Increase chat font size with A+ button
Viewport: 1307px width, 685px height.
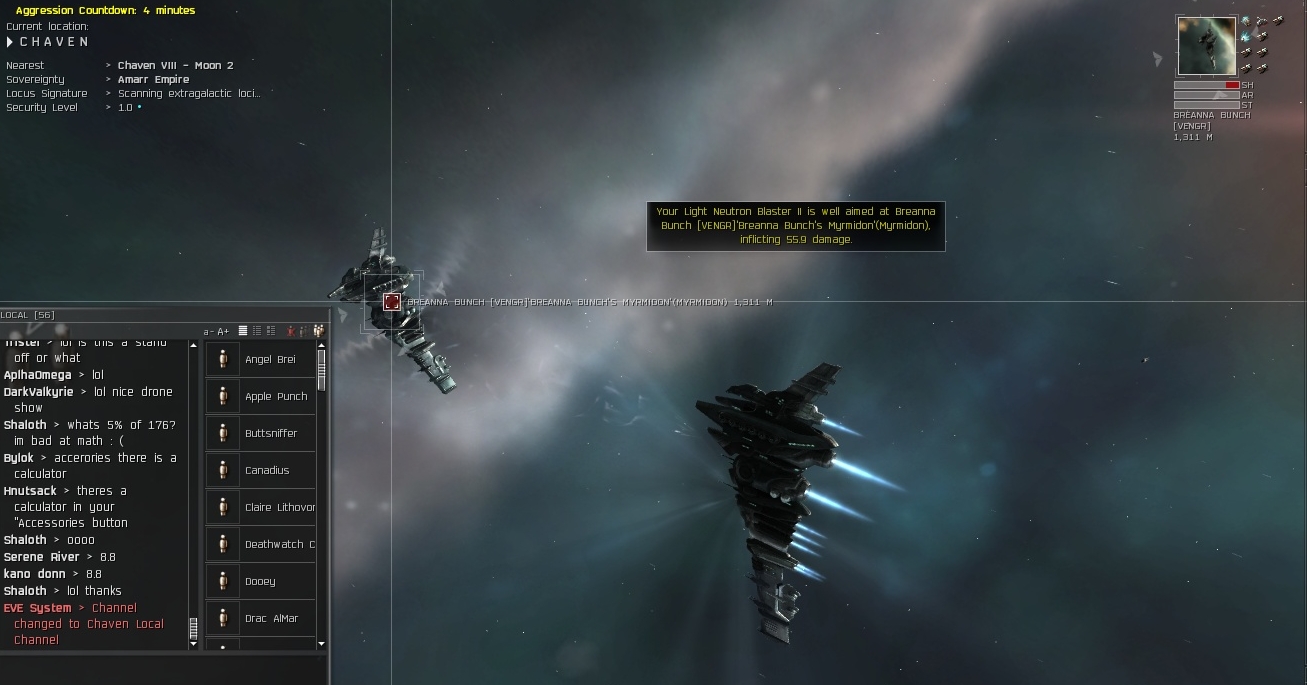point(223,331)
